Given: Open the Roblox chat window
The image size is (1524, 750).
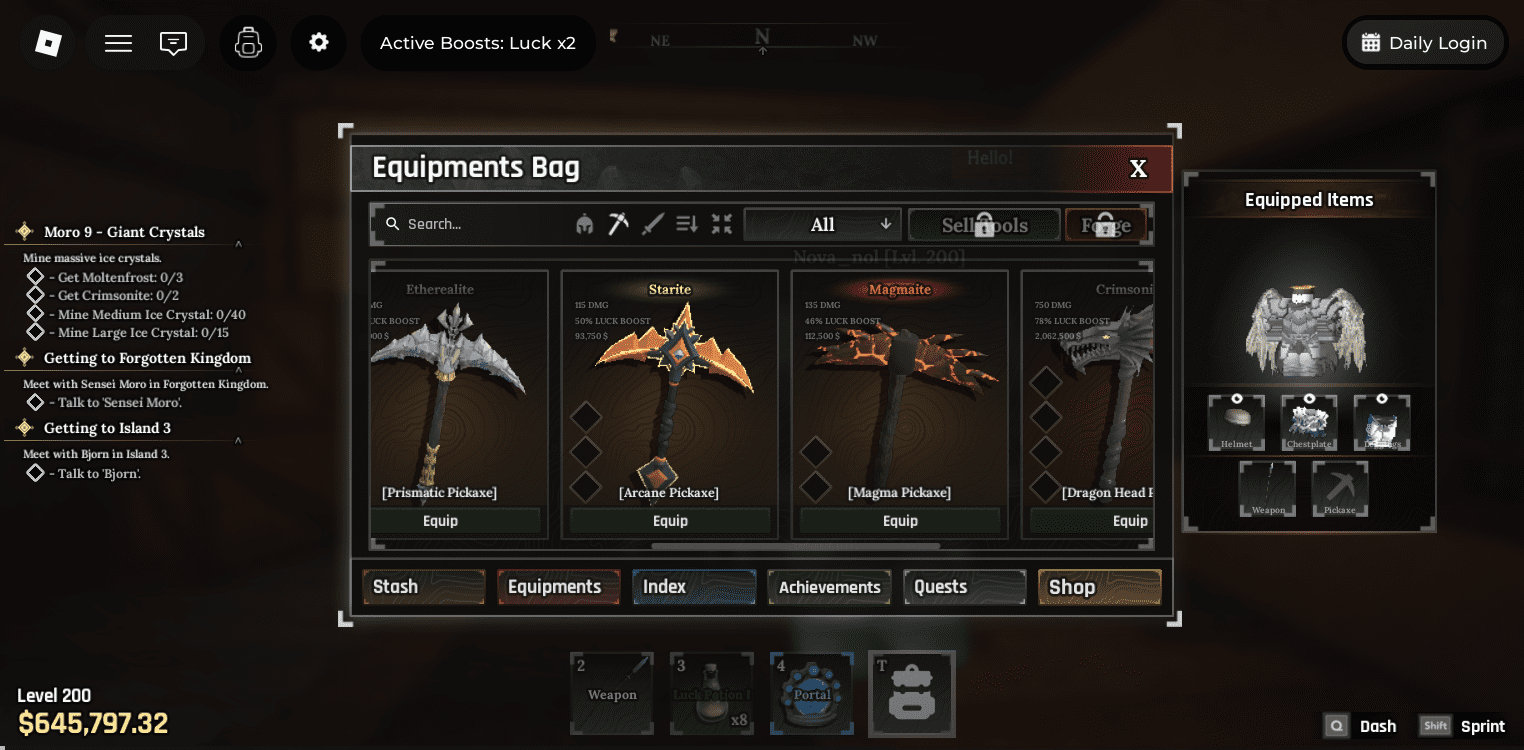Looking at the screenshot, I should pyautogui.click(x=174, y=43).
